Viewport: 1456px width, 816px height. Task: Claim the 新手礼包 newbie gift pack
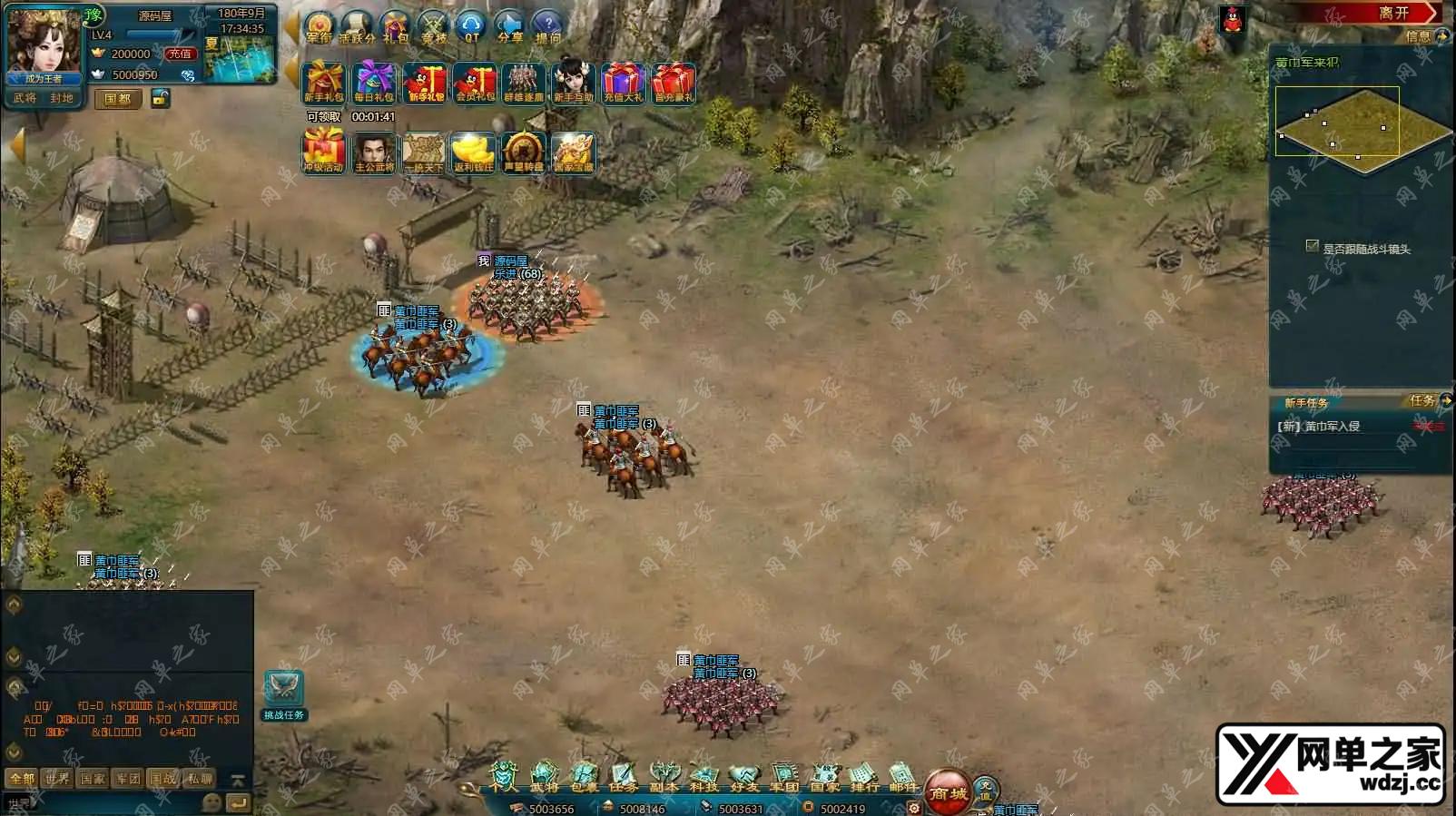(x=323, y=83)
